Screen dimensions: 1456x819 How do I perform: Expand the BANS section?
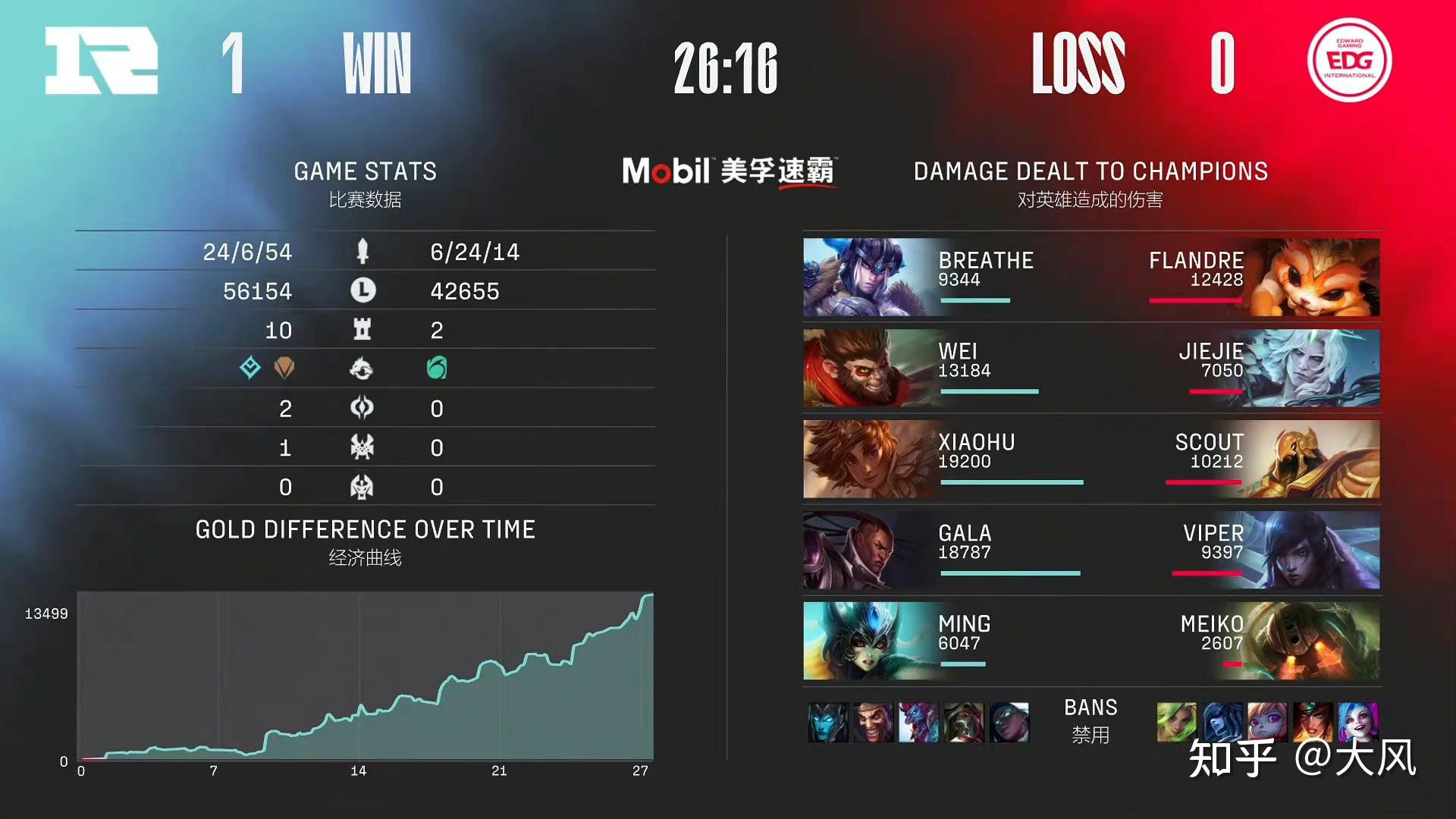1091,708
